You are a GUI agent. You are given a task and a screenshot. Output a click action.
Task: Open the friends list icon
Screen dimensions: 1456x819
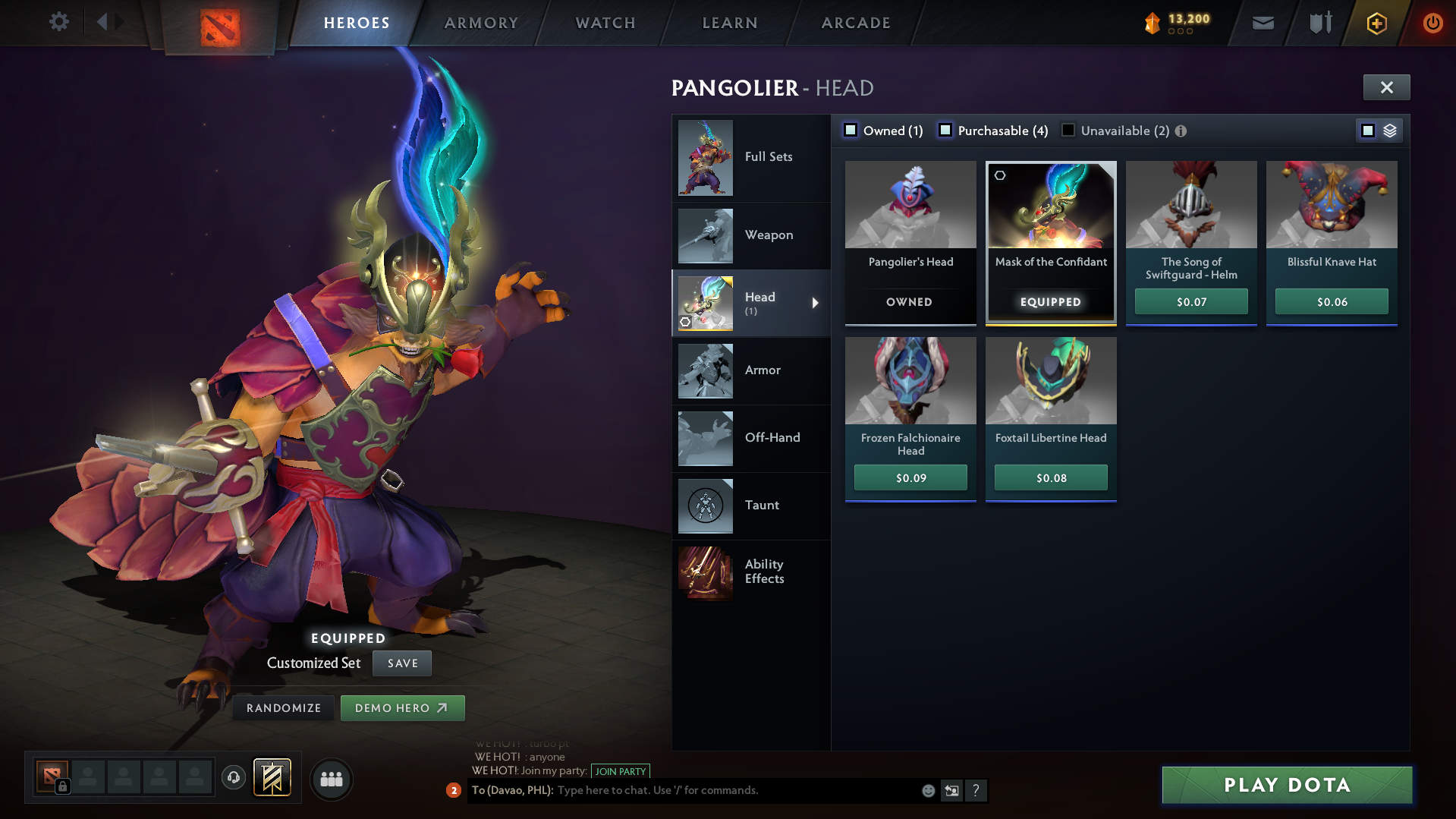[331, 779]
